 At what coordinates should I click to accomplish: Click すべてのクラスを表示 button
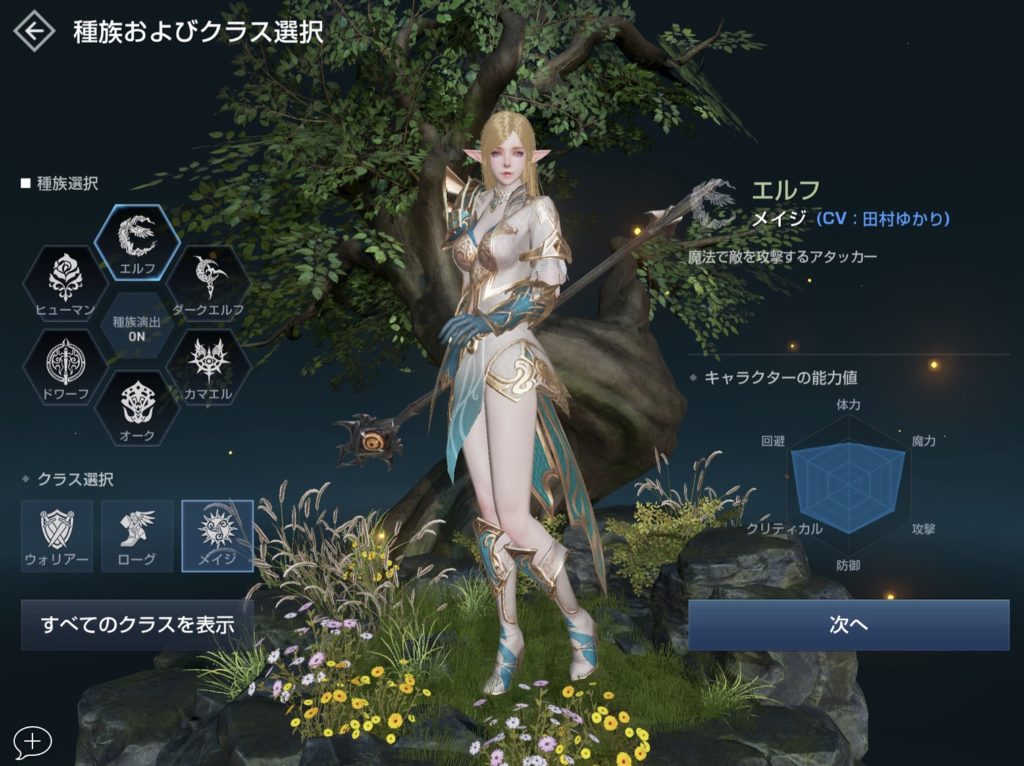(137, 625)
